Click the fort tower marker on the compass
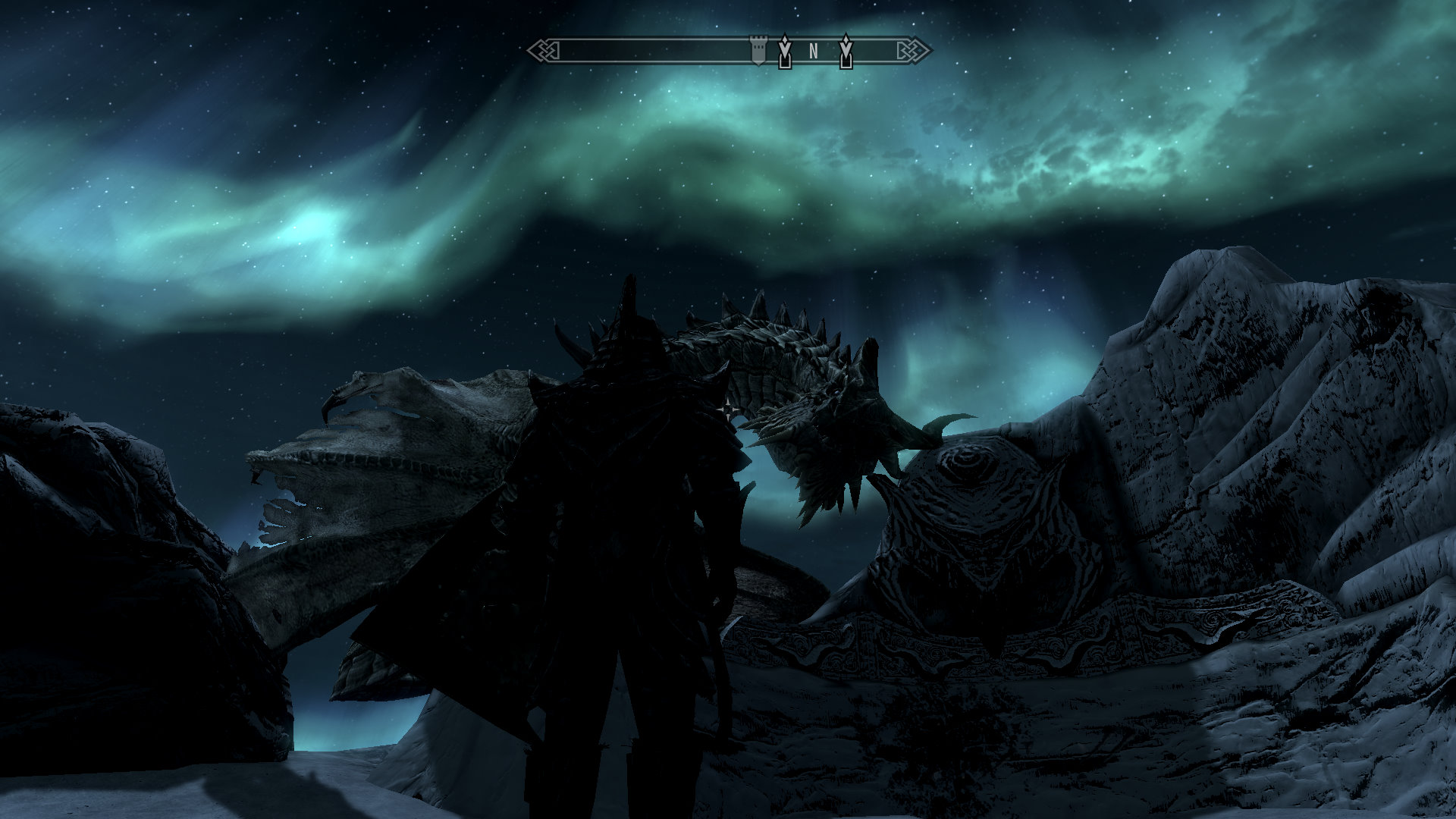 [757, 50]
